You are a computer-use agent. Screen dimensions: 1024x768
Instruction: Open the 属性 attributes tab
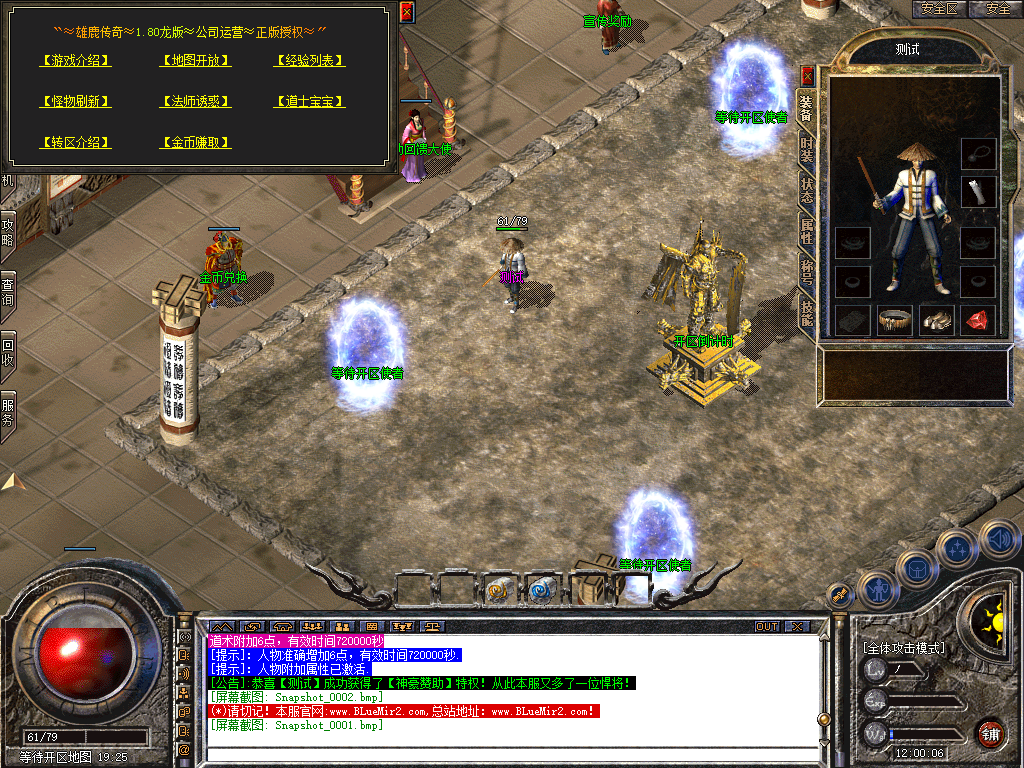coord(807,232)
